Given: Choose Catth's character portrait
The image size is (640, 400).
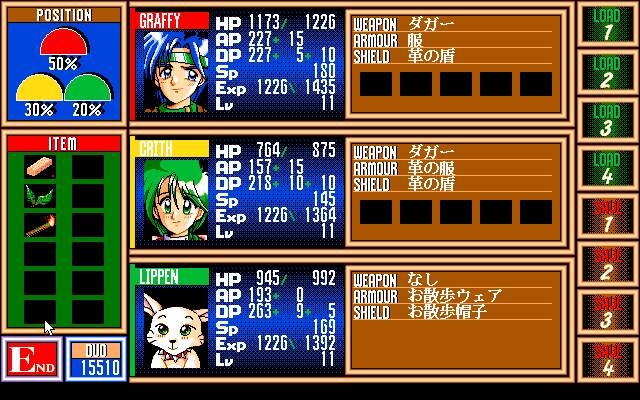Looking at the screenshot, I should (x=169, y=201).
